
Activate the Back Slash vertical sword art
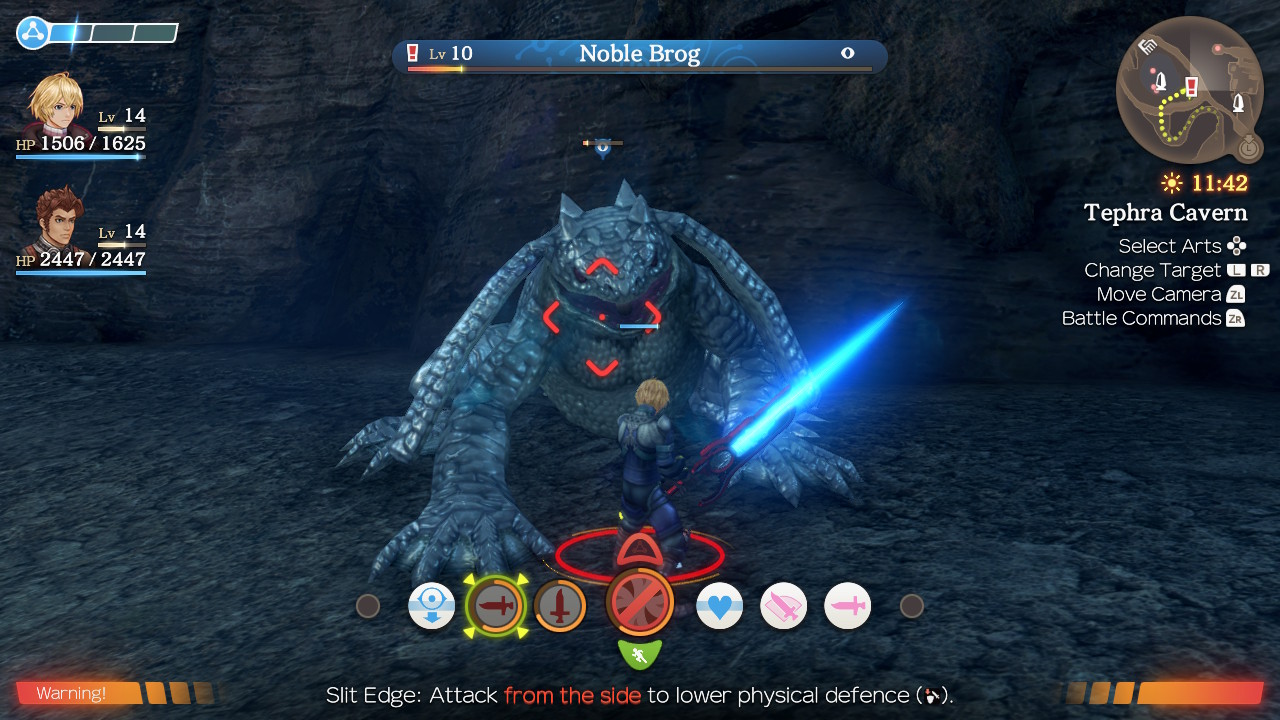[559, 606]
